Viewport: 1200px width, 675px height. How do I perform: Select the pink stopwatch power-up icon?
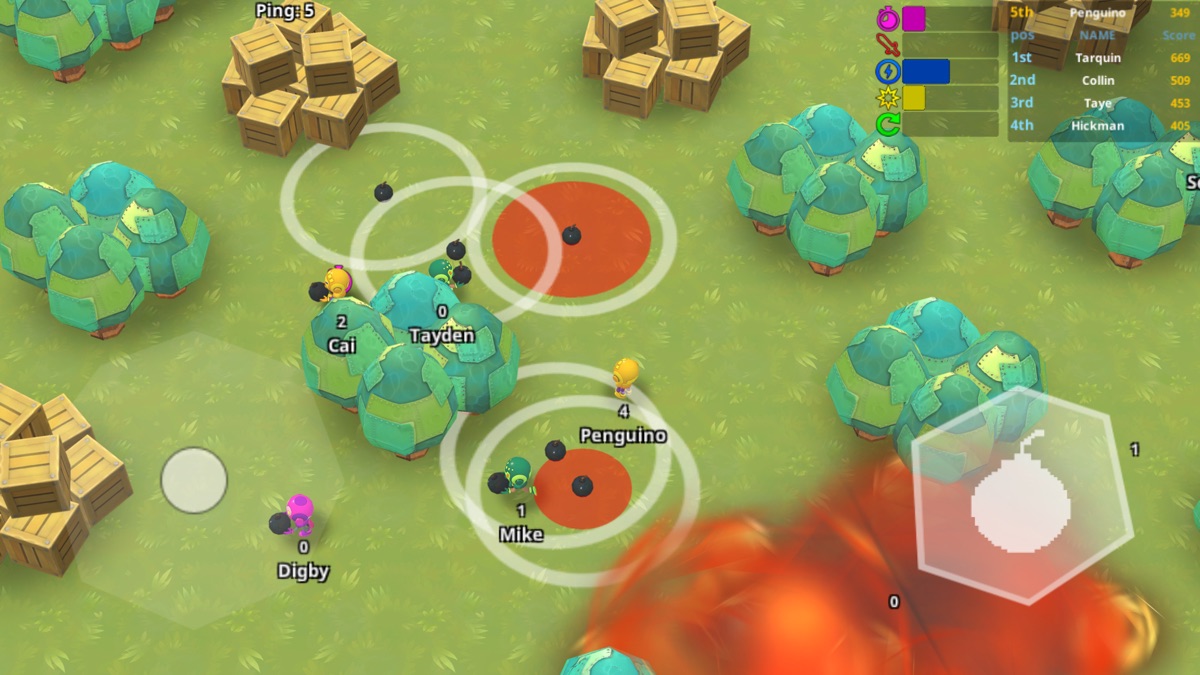[888, 19]
